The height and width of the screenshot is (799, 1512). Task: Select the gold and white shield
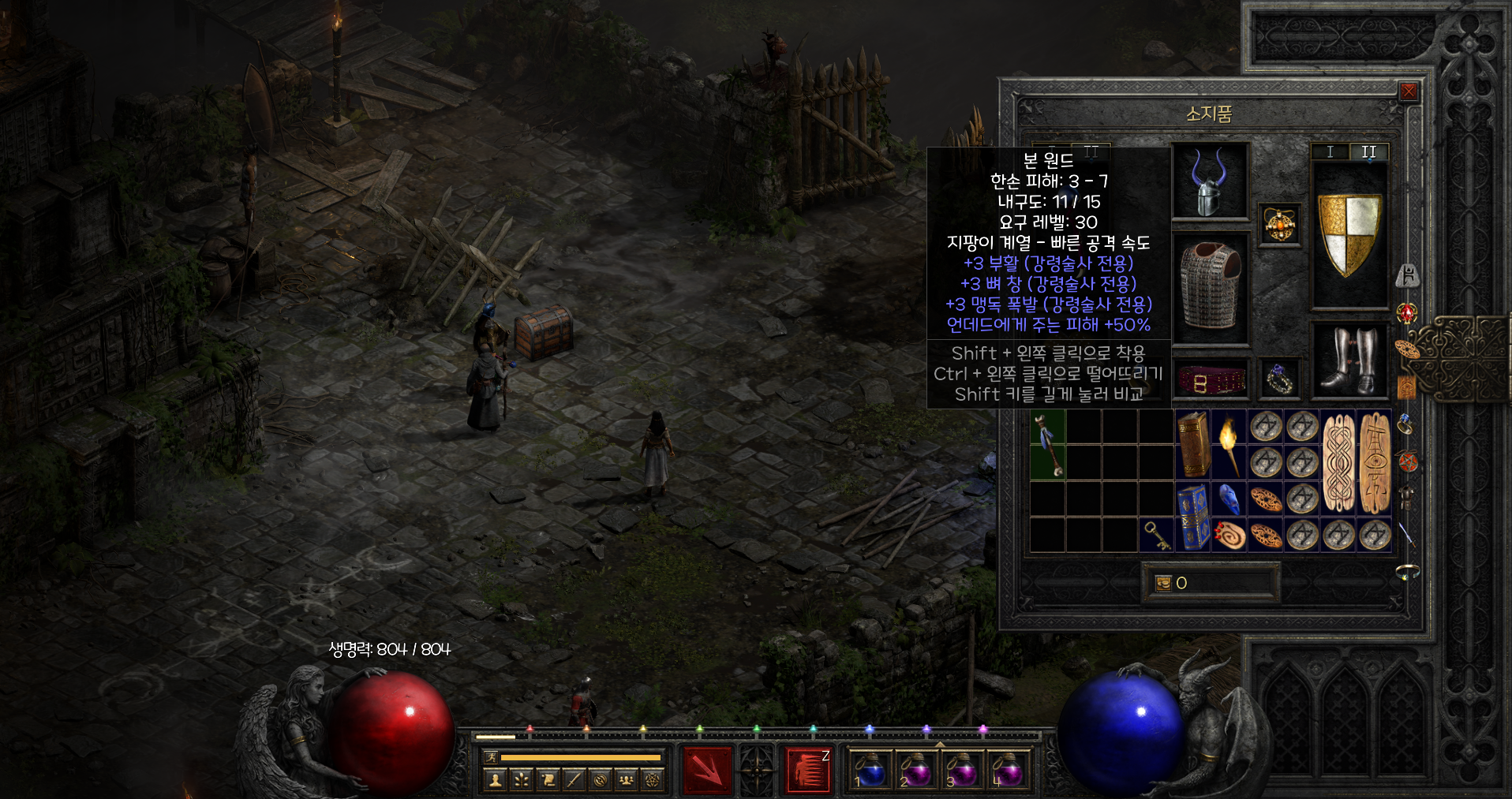click(x=1349, y=235)
